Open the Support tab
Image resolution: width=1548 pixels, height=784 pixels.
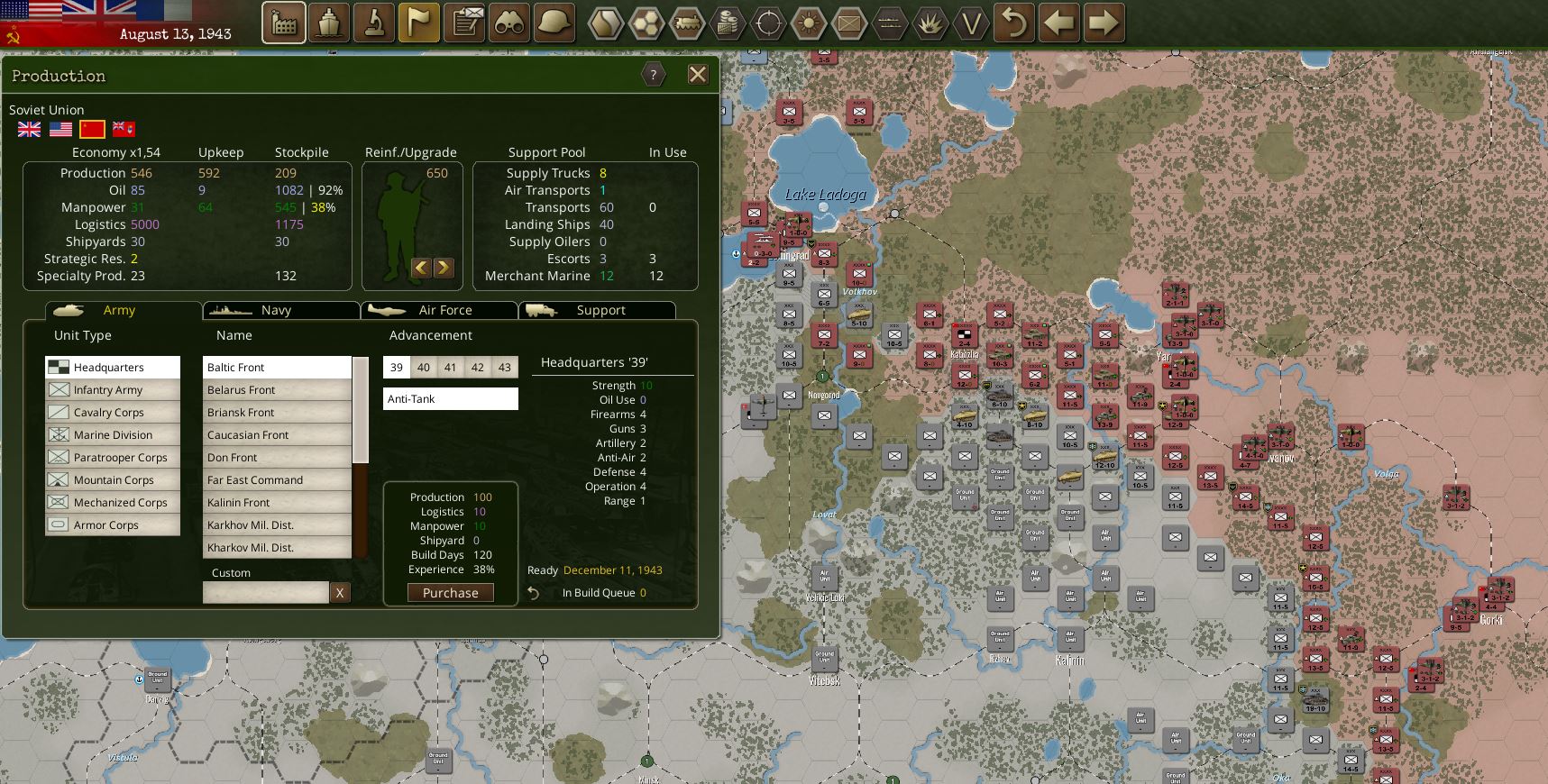(x=600, y=310)
